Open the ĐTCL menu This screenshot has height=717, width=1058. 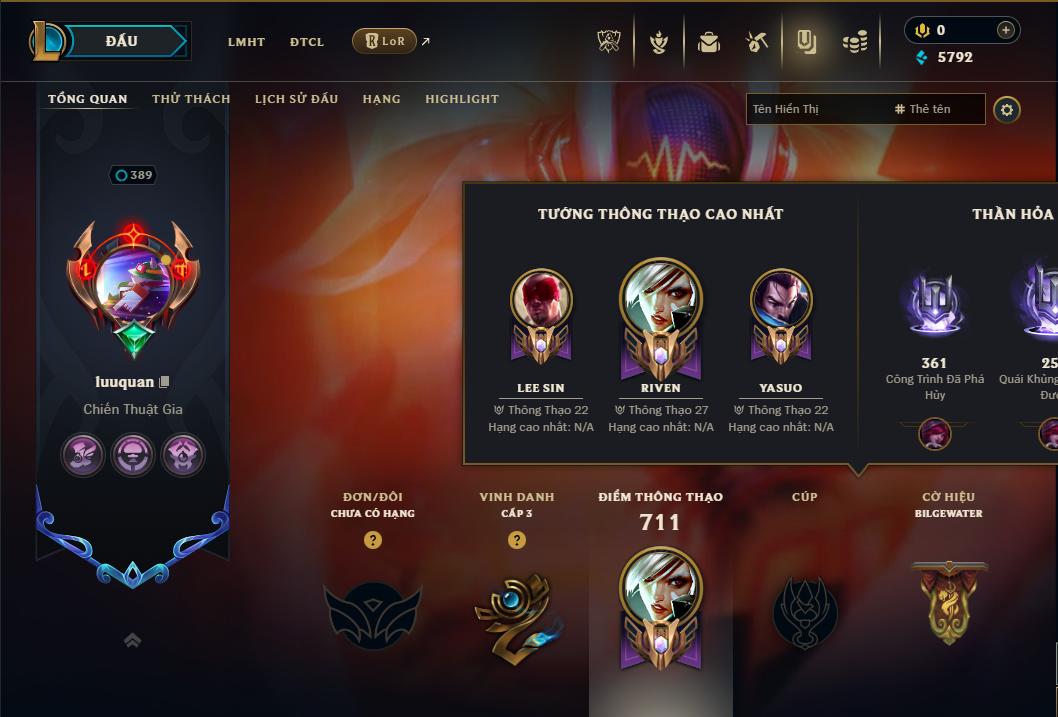[x=307, y=42]
